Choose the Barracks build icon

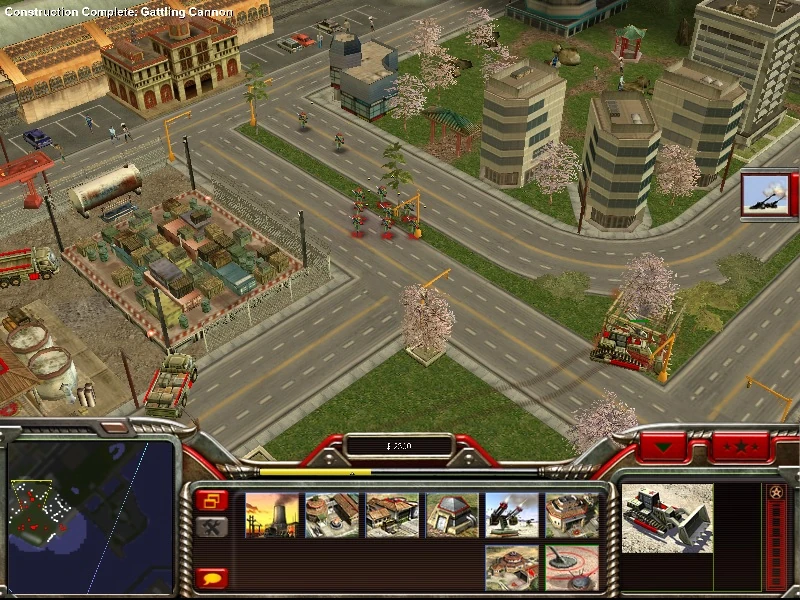[x=332, y=515]
